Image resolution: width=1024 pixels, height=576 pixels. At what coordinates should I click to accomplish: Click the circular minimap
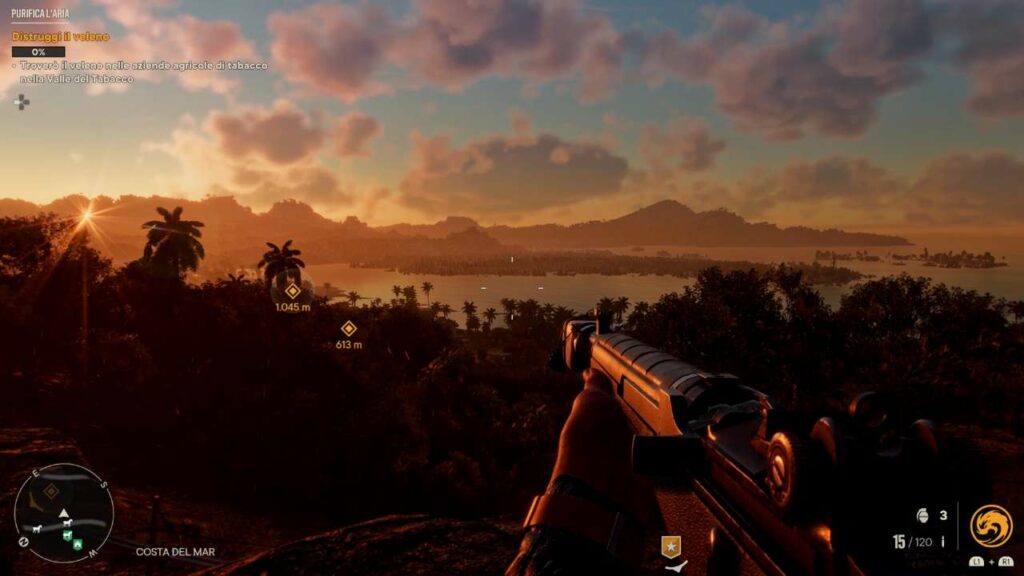click(64, 513)
